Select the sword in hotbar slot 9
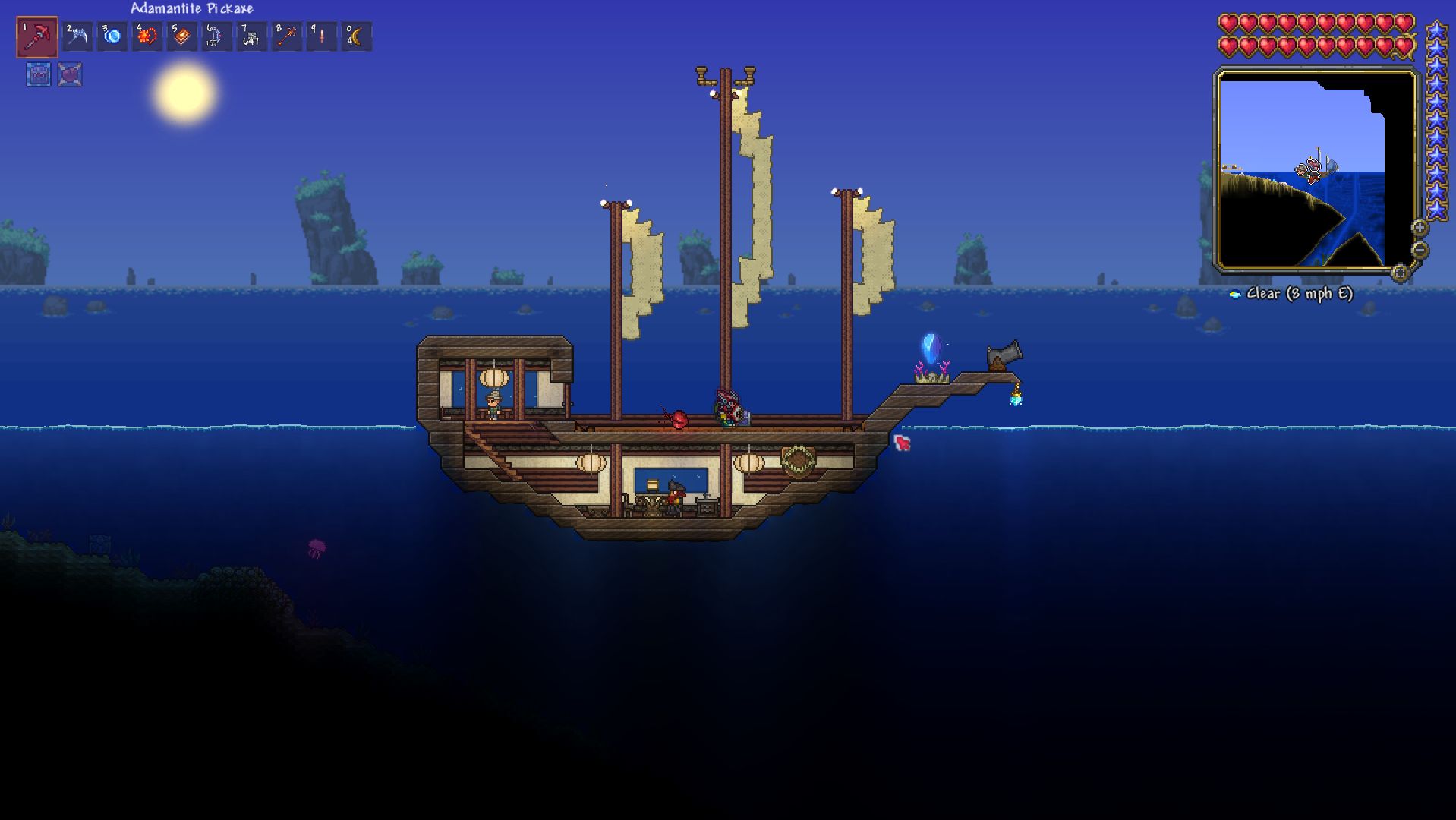This screenshot has height=820, width=1456. [x=323, y=35]
